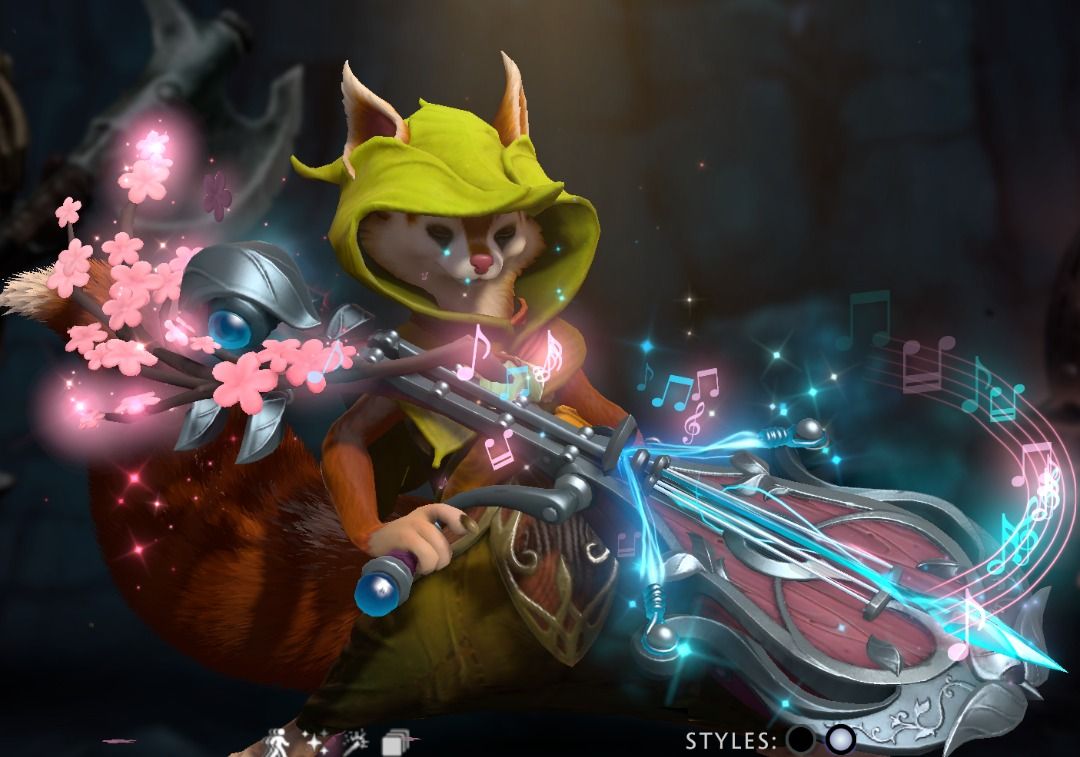This screenshot has height=757, width=1080.
Task: Choose the second highlighted style circle
Action: pos(841,740)
